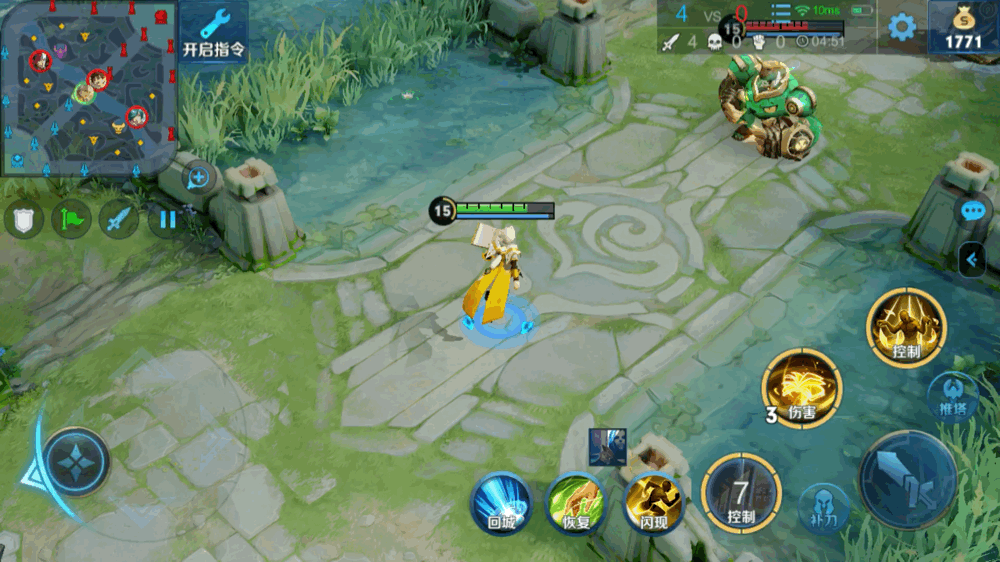The image size is (1000, 562).
Task: Use the 回城 recall spell
Action: tap(501, 502)
